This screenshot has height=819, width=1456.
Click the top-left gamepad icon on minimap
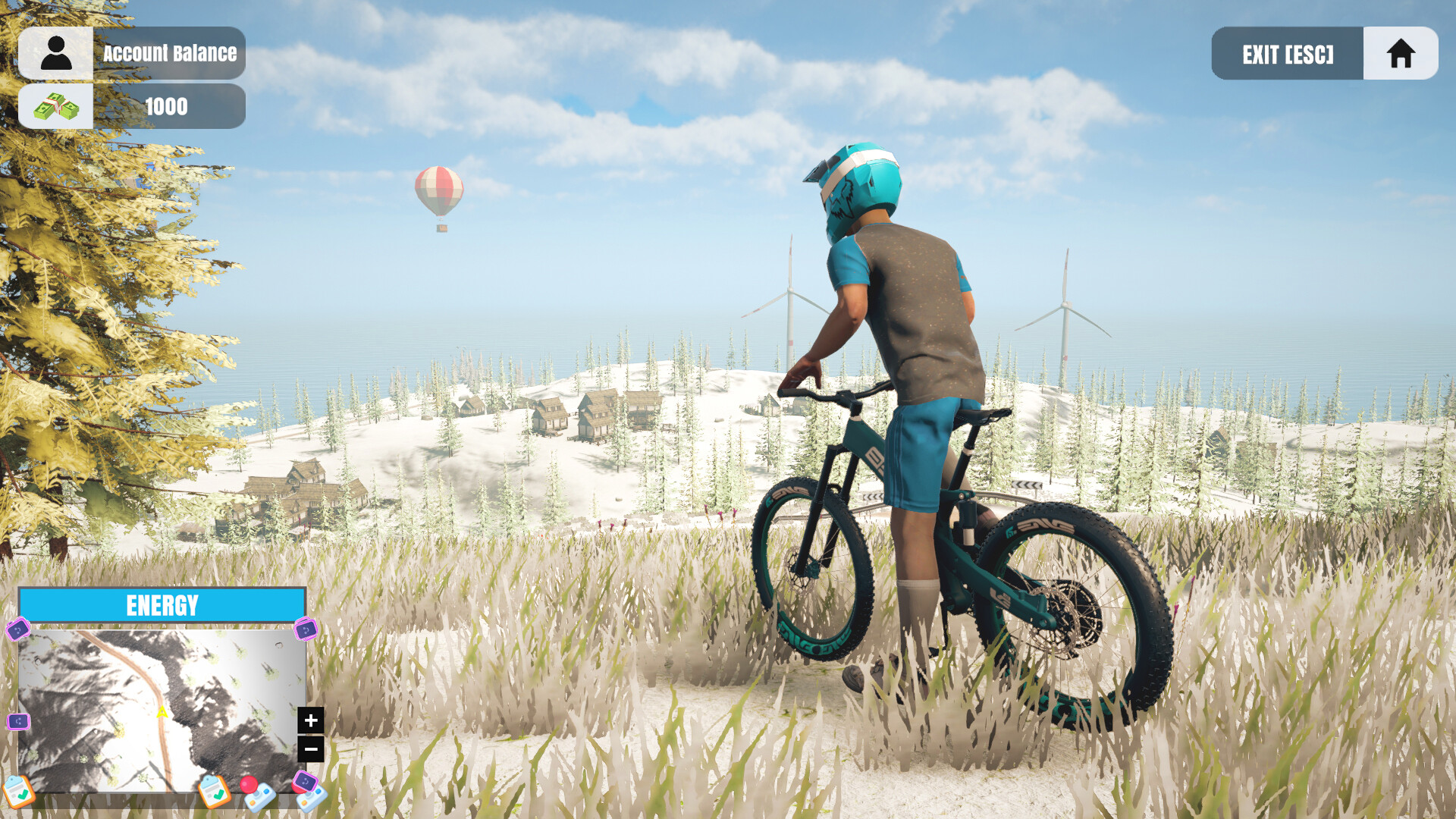click(19, 630)
